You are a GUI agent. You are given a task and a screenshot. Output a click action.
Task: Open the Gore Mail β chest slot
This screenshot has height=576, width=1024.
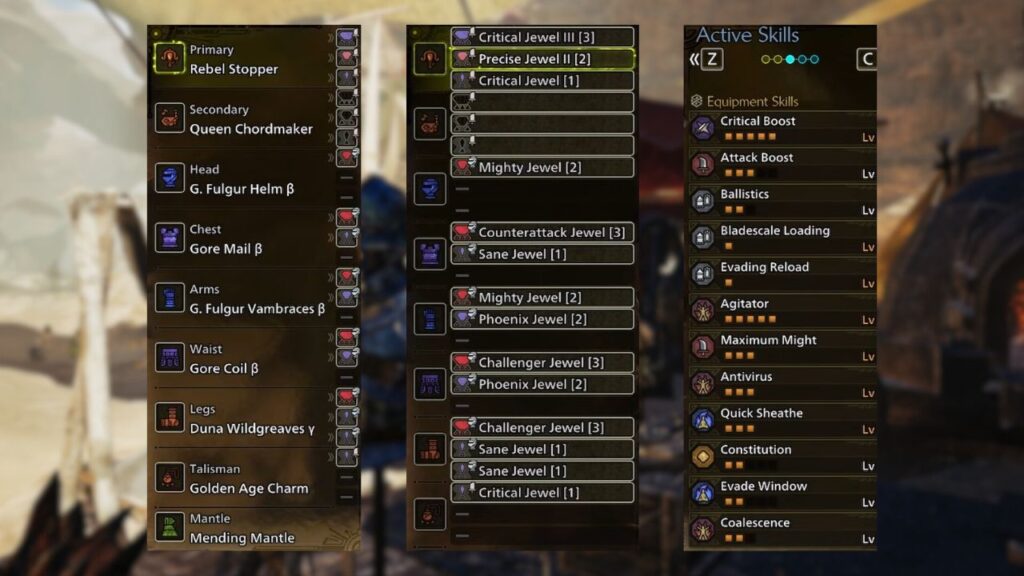pos(240,239)
